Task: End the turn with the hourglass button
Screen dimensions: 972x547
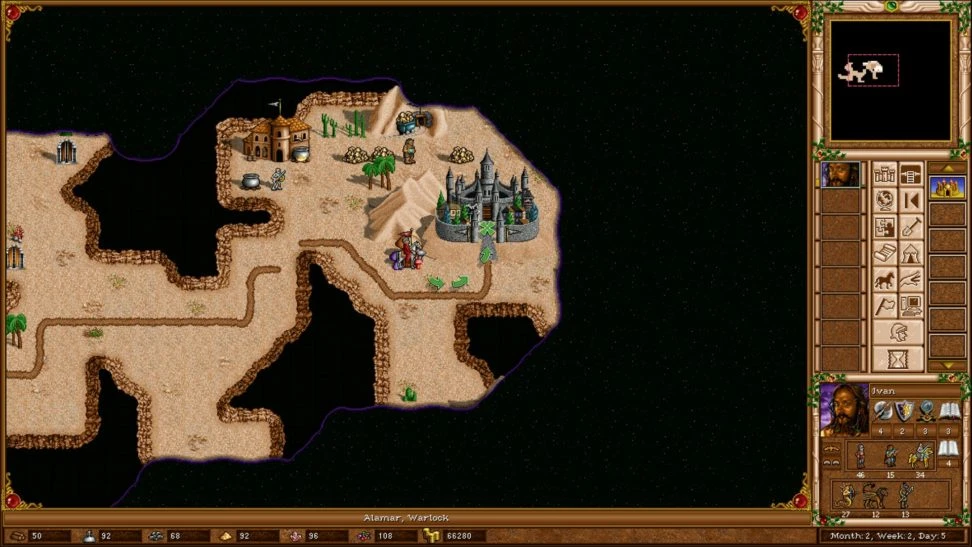Action: pos(897,358)
